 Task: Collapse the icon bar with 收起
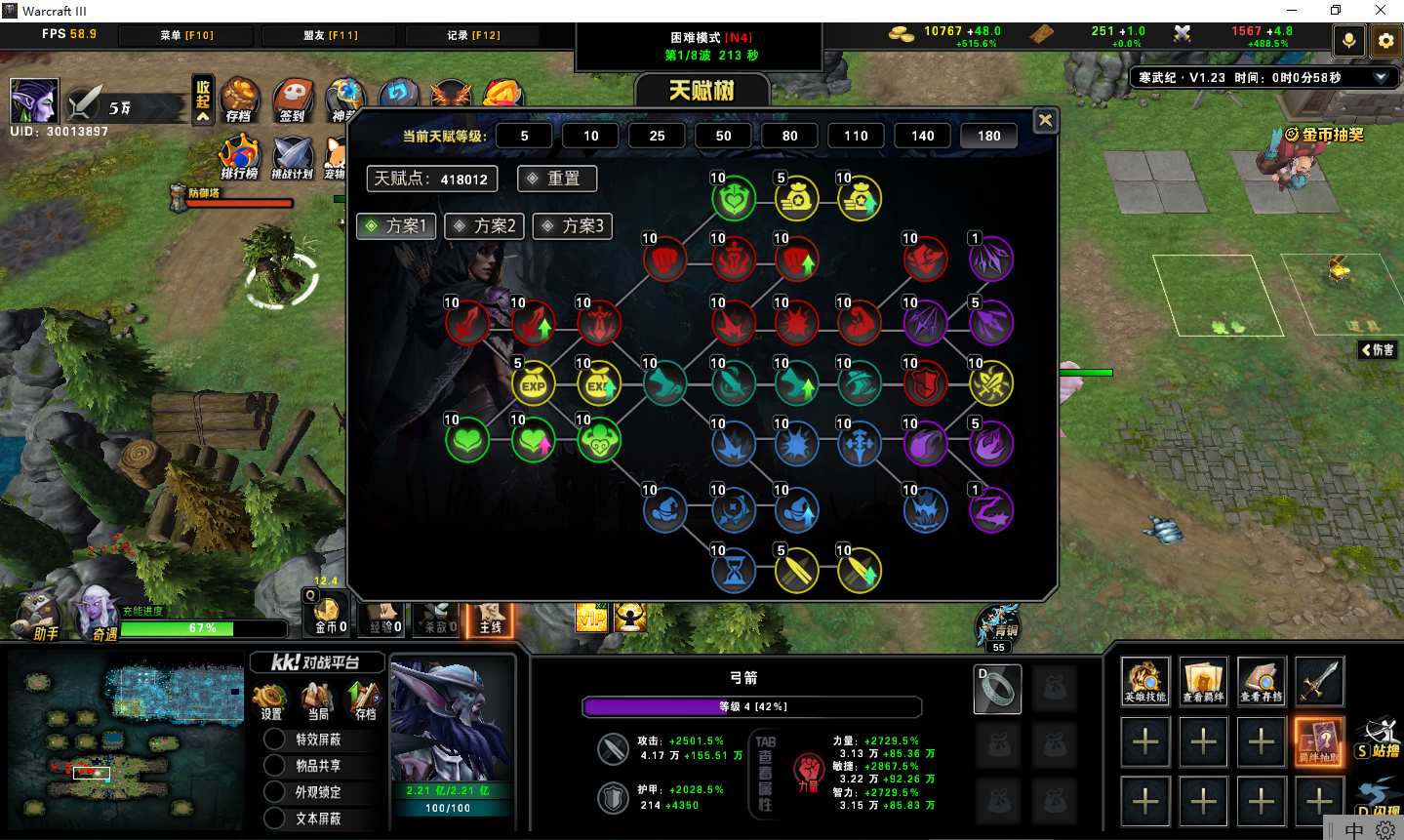click(203, 100)
